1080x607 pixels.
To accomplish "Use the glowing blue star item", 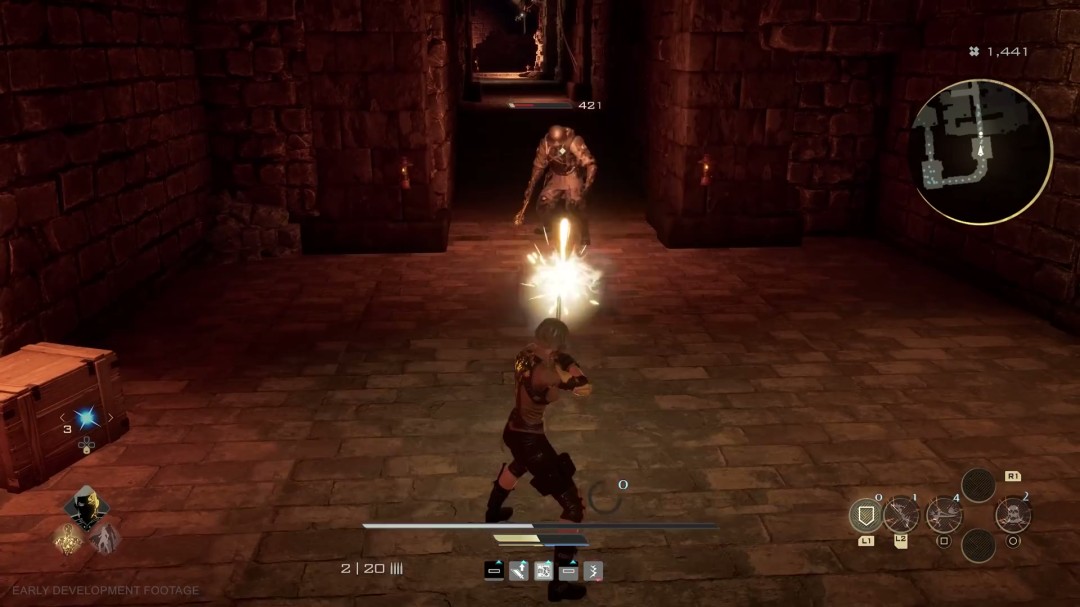I will pyautogui.click(x=85, y=418).
